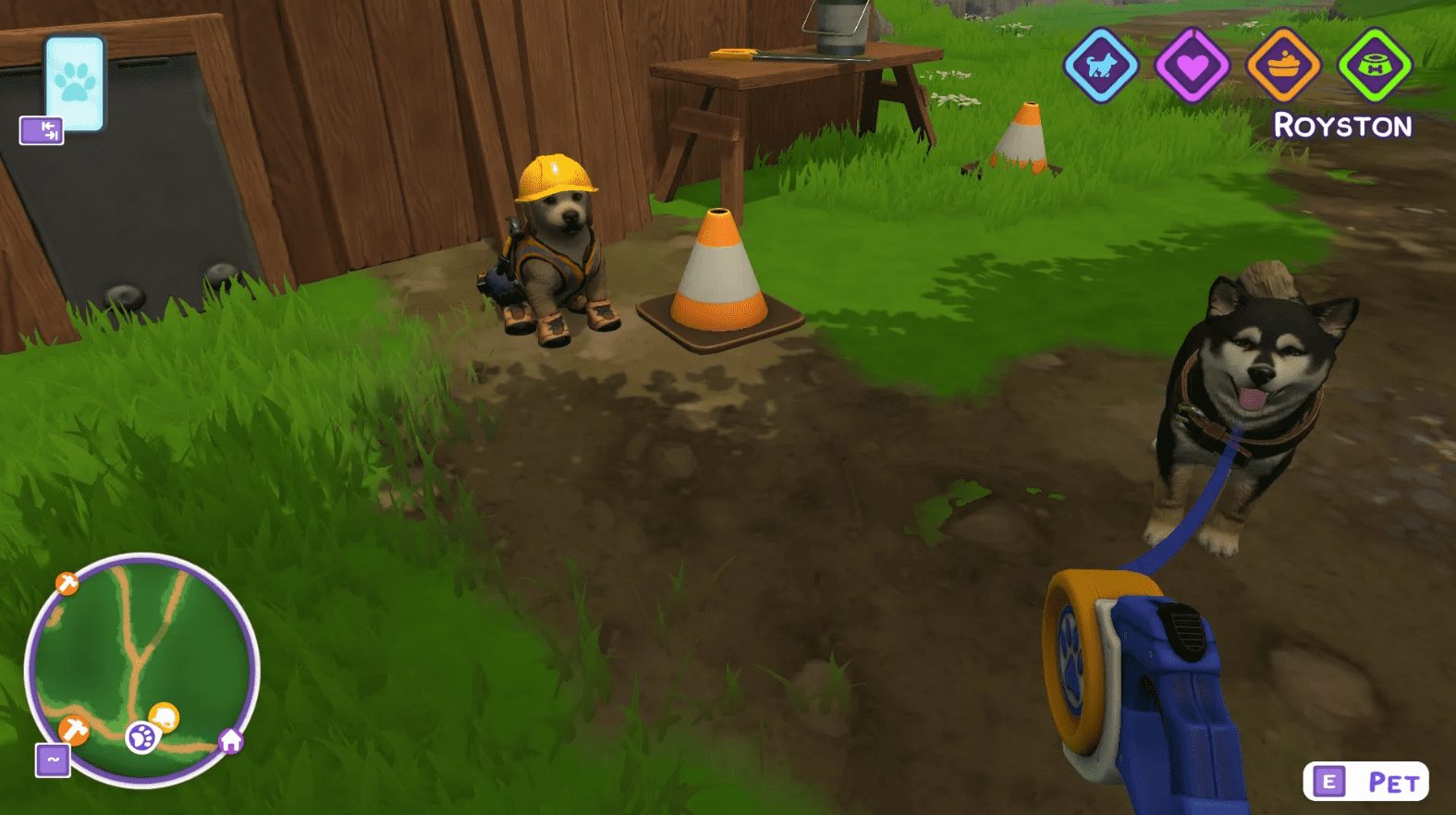Viewport: 1456px width, 815px height.
Task: Click the Royston name label
Action: [x=1342, y=124]
